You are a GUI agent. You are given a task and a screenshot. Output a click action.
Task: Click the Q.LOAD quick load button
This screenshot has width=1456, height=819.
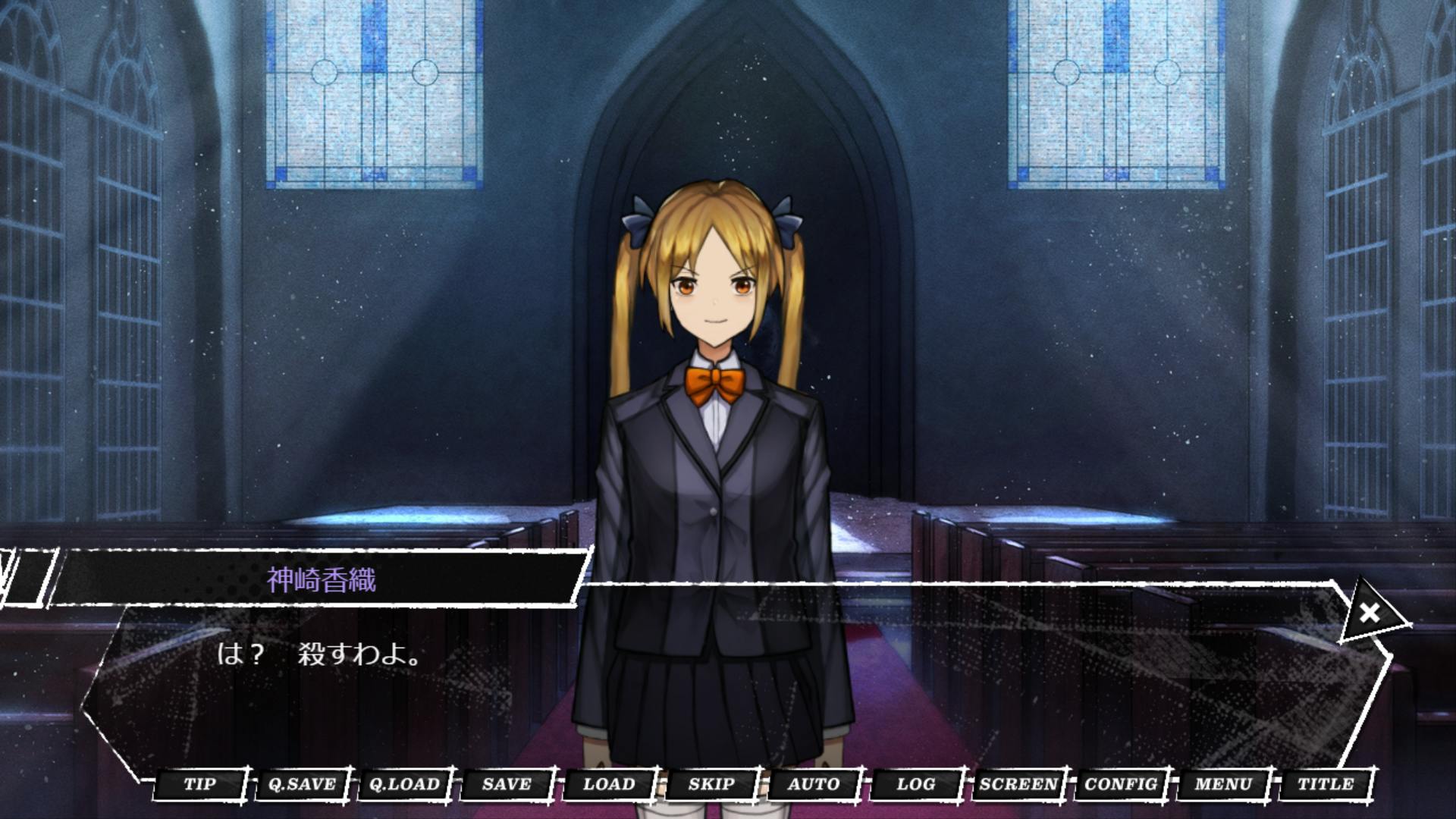(x=404, y=784)
